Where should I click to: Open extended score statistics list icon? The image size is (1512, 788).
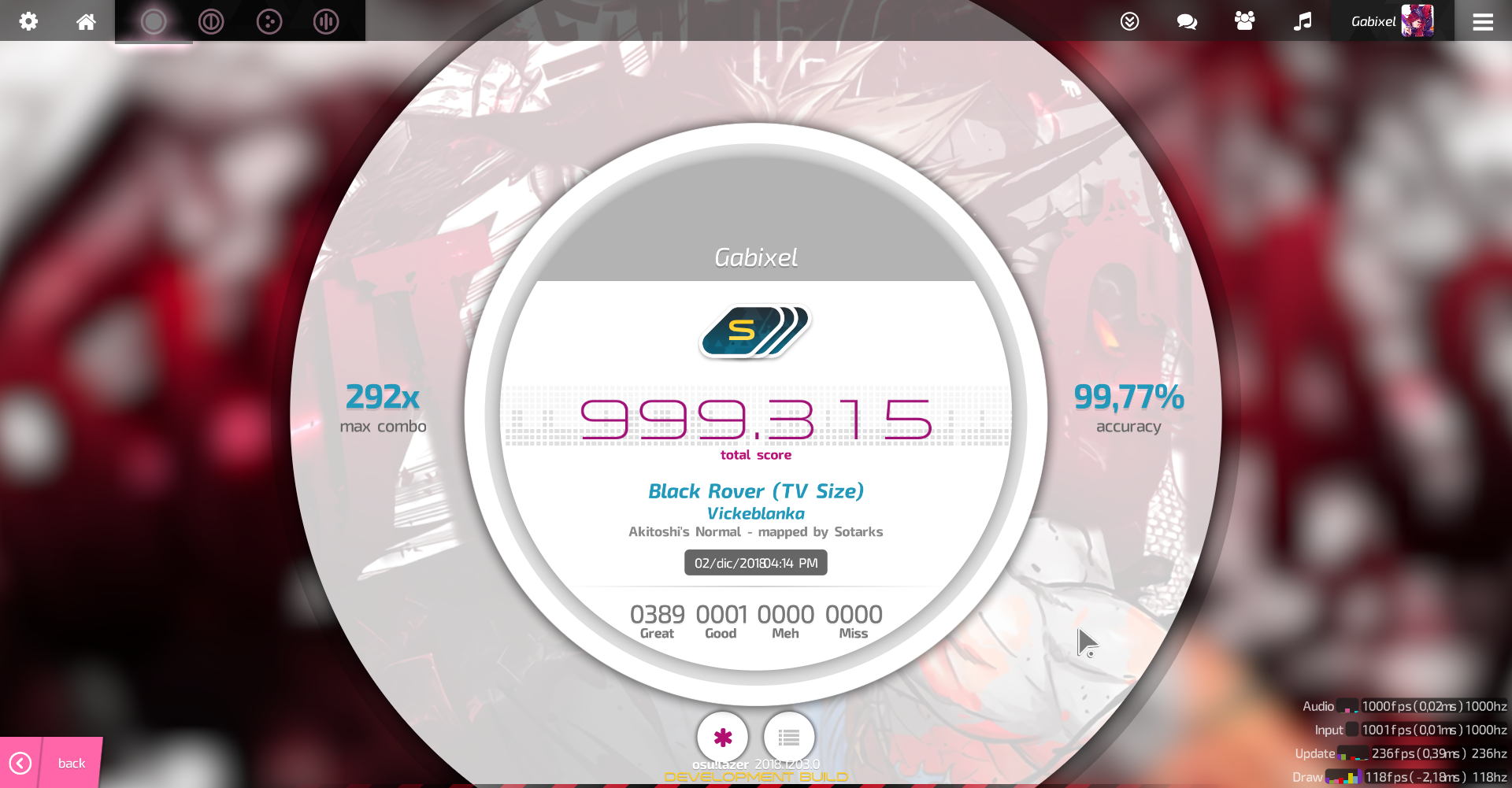(788, 738)
